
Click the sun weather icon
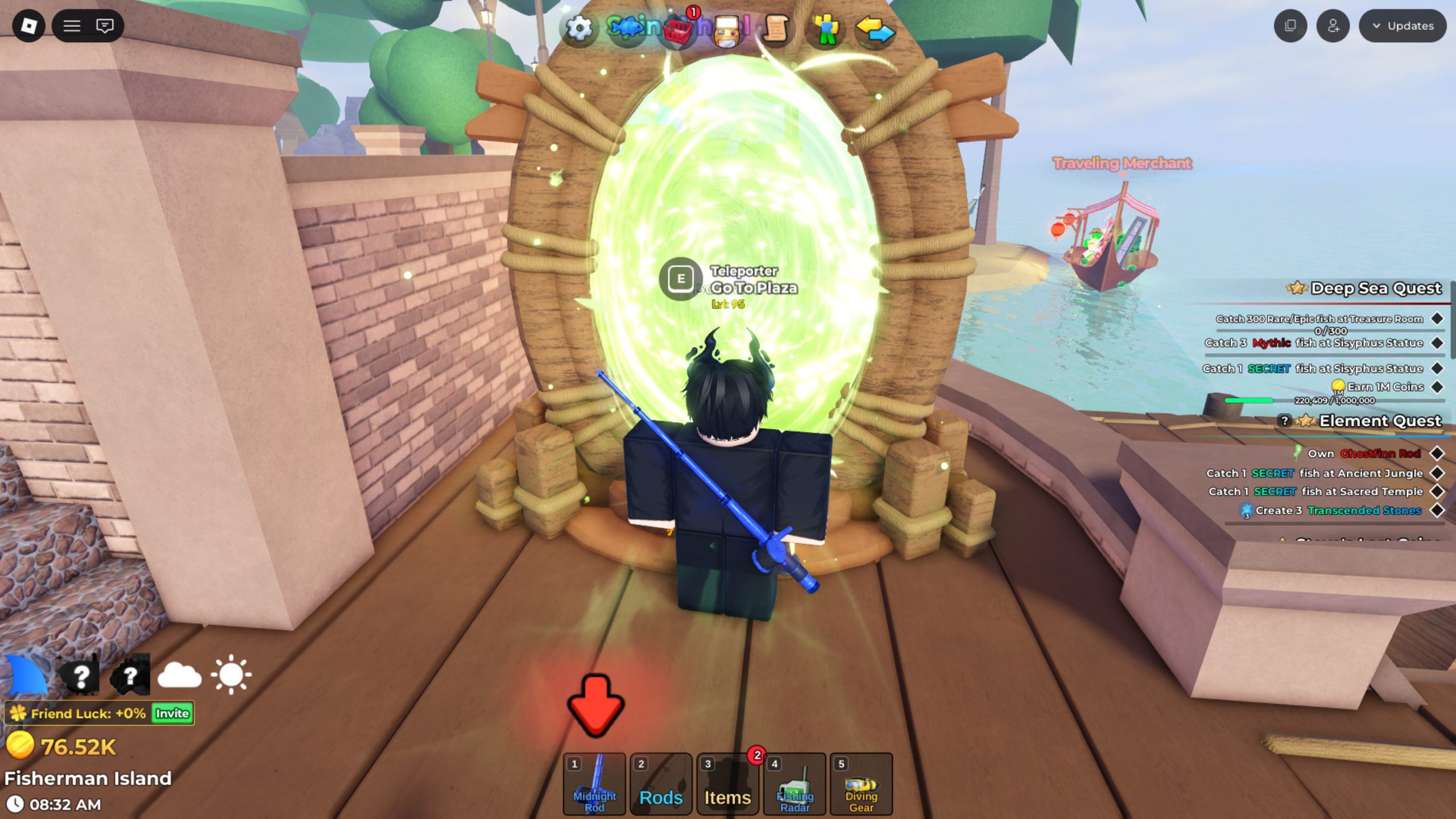(x=231, y=675)
